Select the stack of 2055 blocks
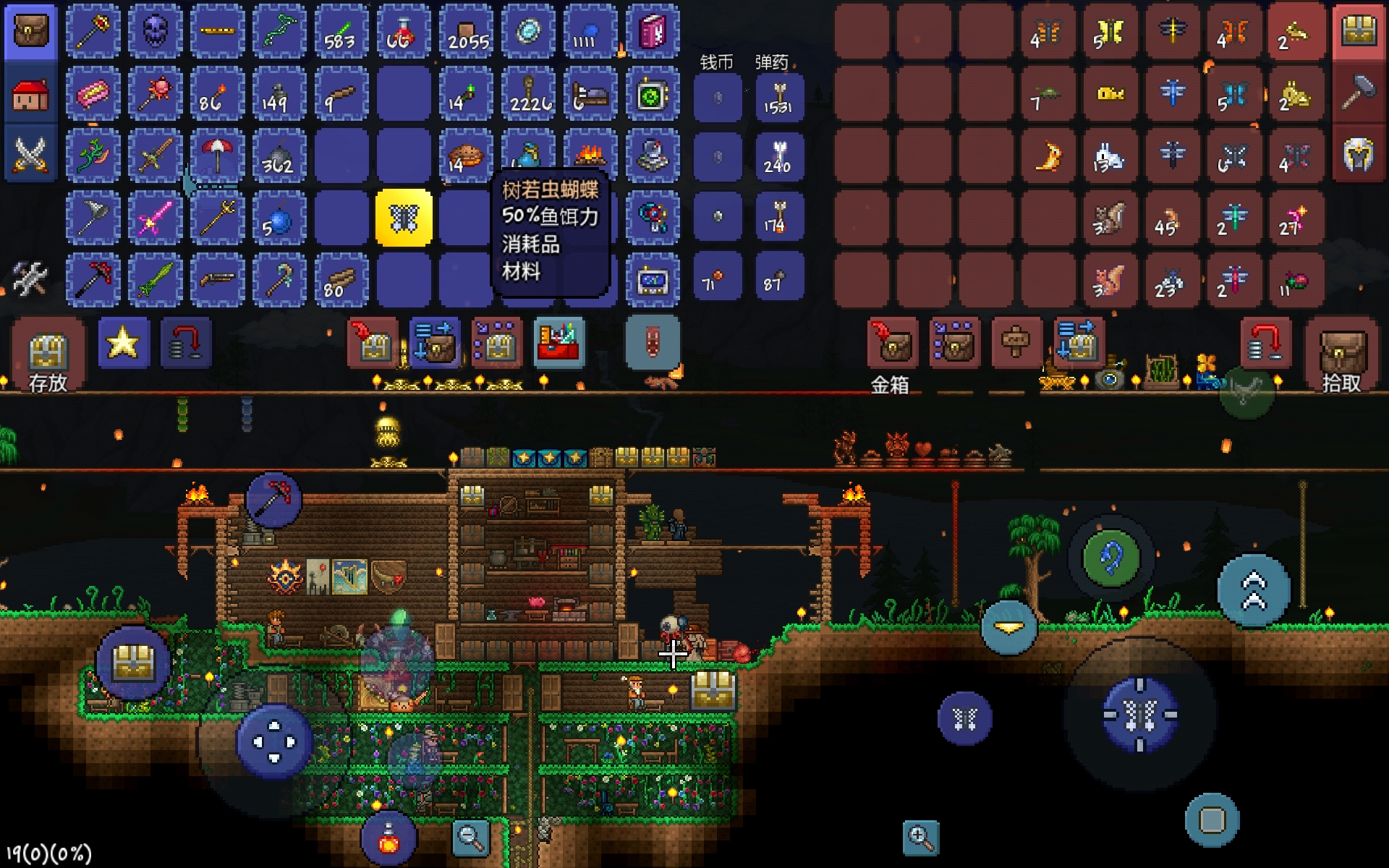This screenshot has width=1389, height=868. click(467, 32)
